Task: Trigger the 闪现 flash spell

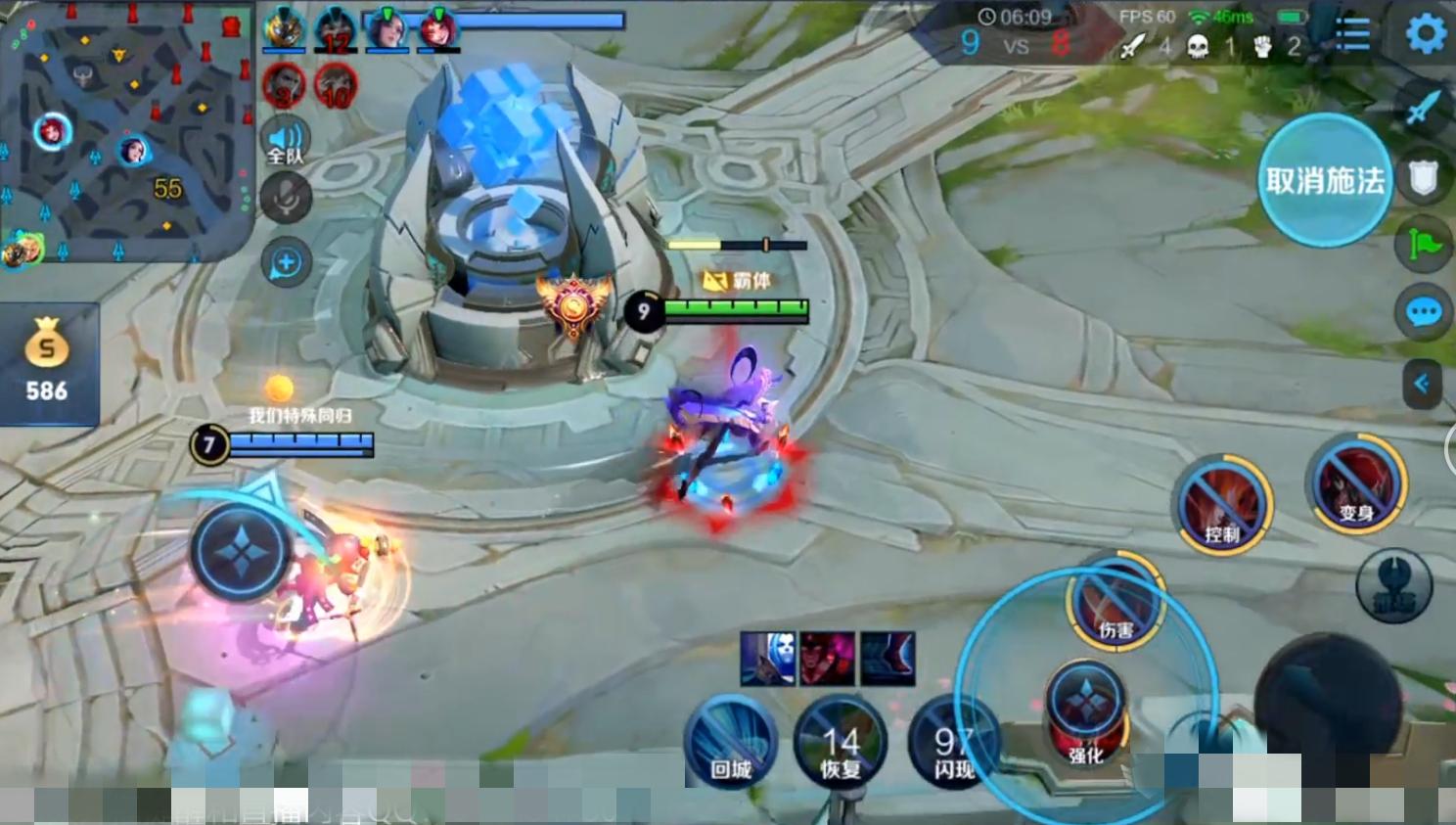Action: (951, 743)
